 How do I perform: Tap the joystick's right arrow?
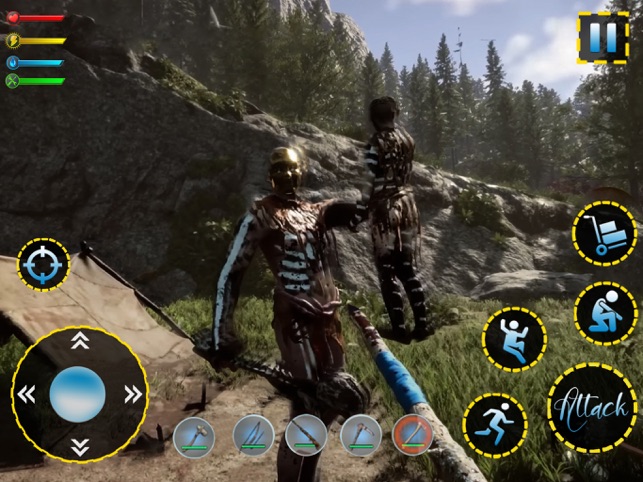132,394
